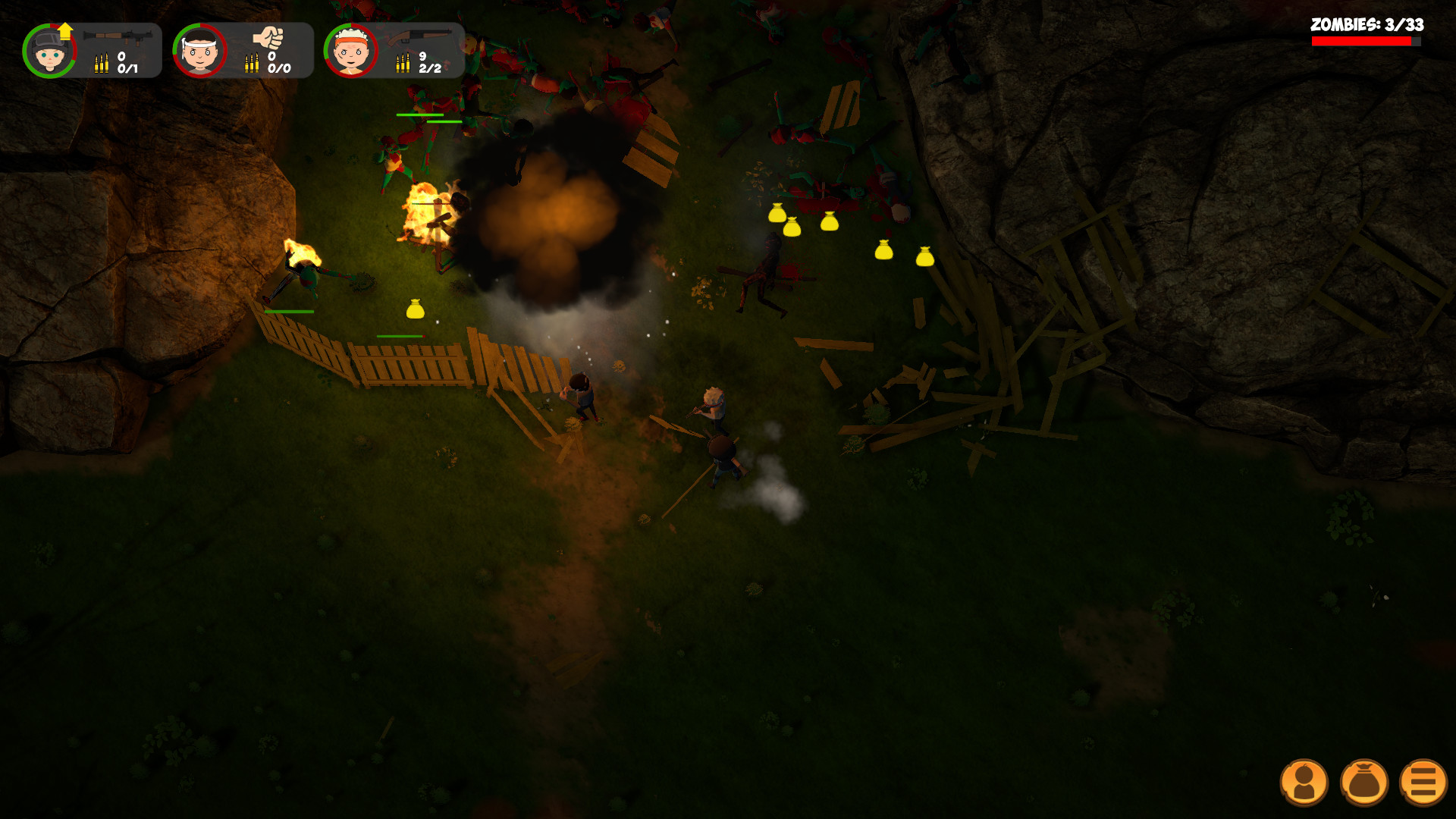Click the orange-haired character portrait
Image resolution: width=1456 pixels, height=819 pixels.
click(x=350, y=51)
